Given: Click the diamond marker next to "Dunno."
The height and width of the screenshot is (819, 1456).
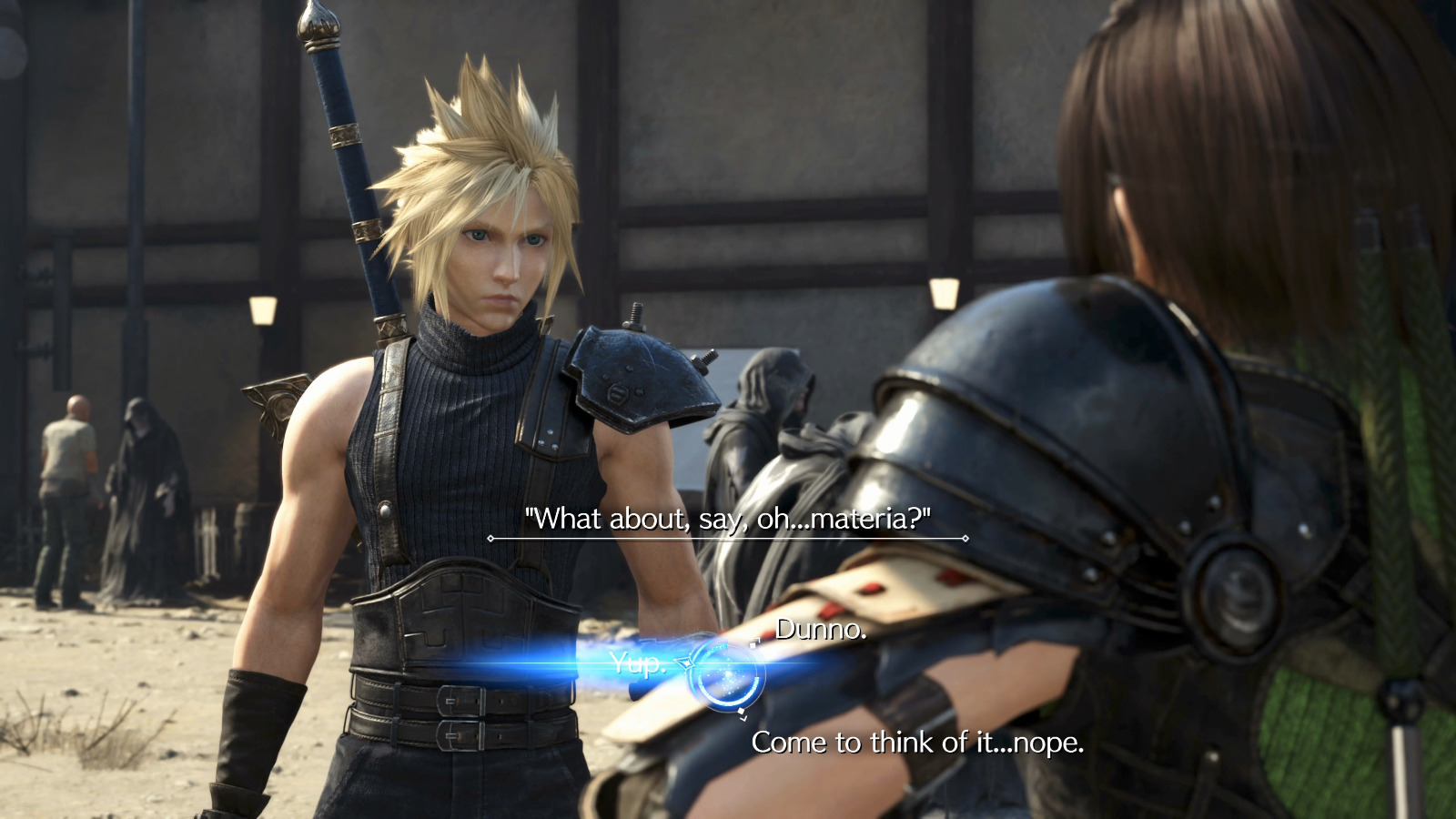Looking at the screenshot, I should tap(753, 645).
